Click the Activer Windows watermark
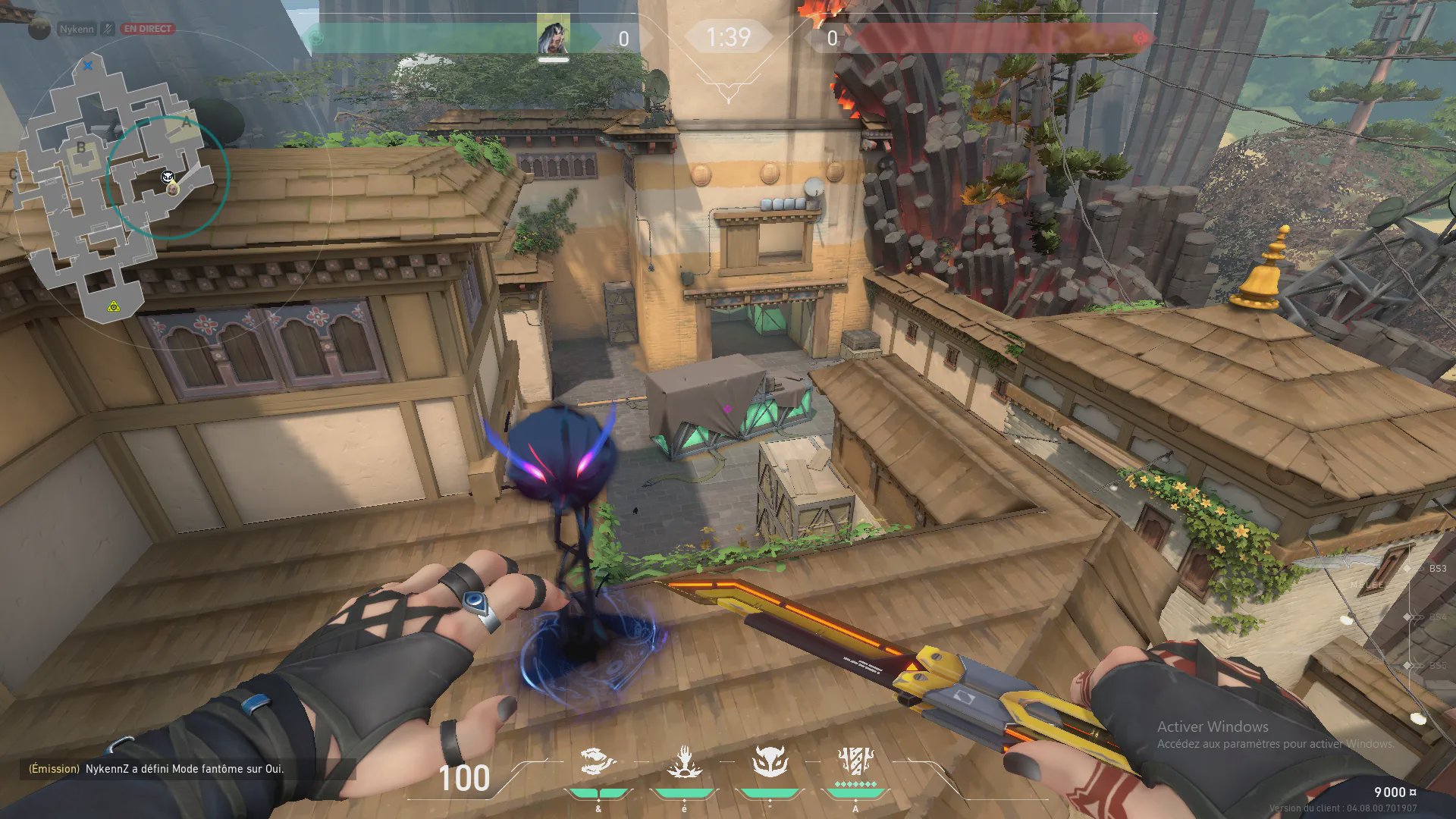The width and height of the screenshot is (1456, 819). tap(1212, 726)
